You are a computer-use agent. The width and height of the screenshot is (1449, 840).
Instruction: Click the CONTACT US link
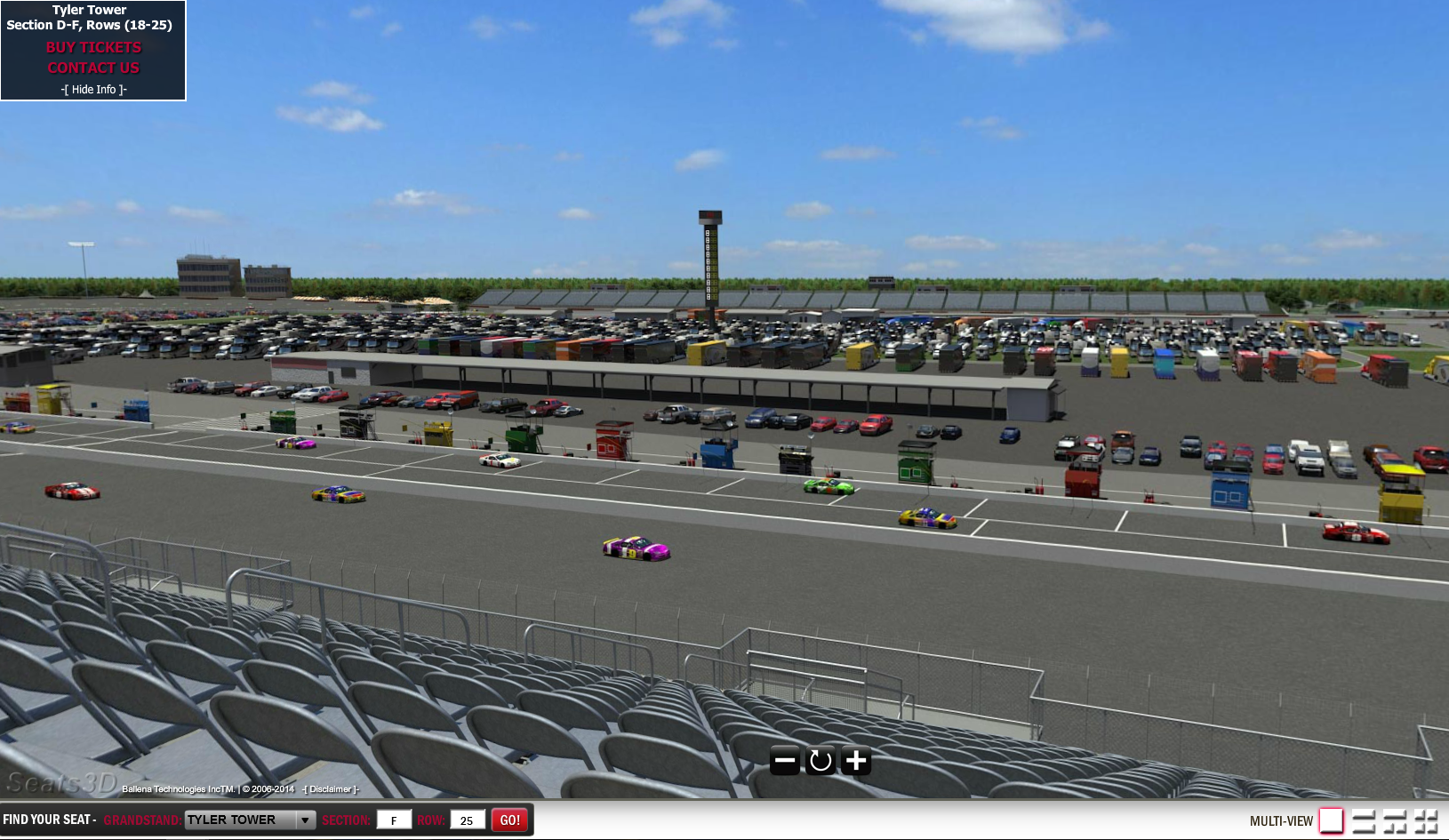pos(93,68)
